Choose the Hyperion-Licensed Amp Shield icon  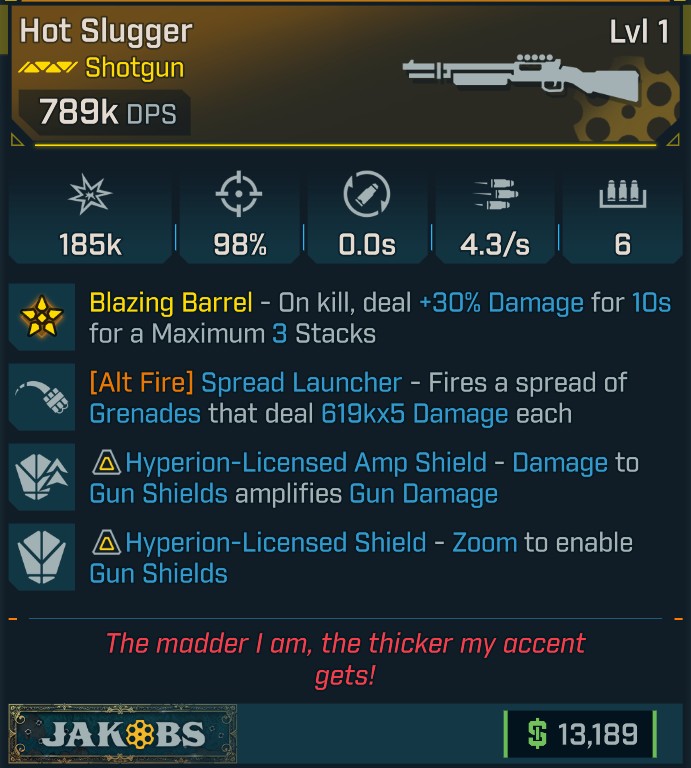(41, 477)
